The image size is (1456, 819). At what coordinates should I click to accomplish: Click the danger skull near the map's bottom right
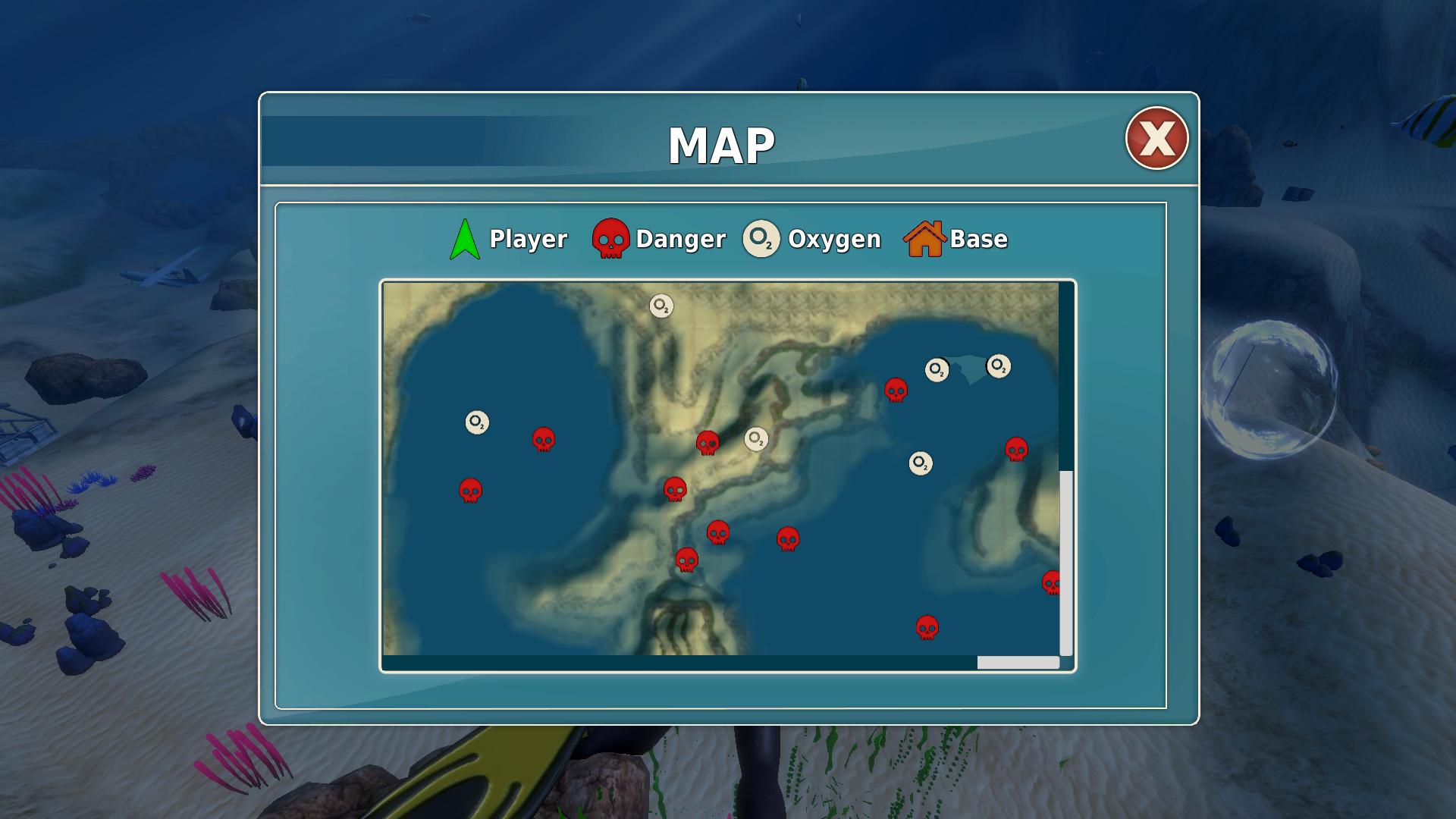tap(928, 628)
